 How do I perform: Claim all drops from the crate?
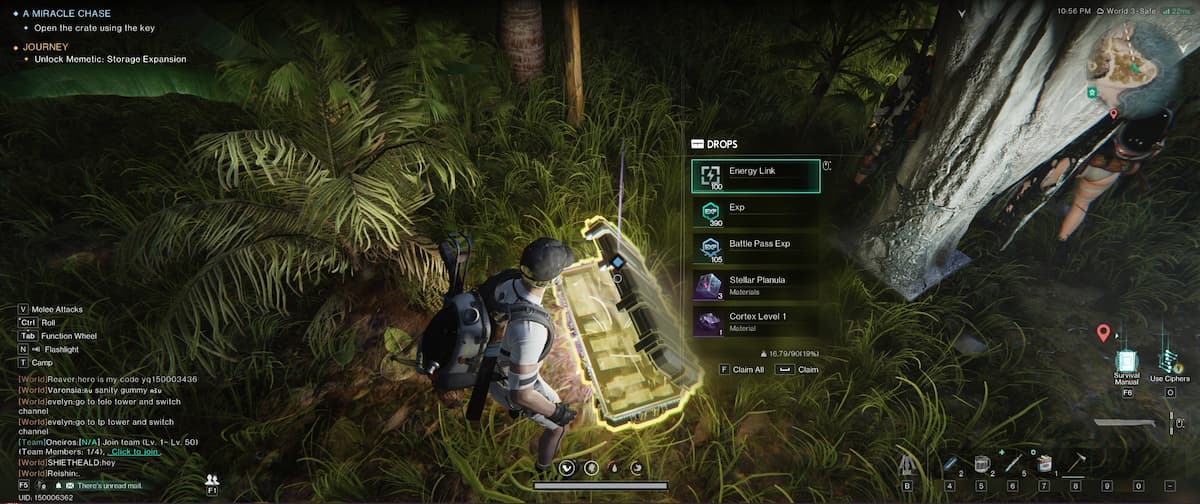pos(741,370)
